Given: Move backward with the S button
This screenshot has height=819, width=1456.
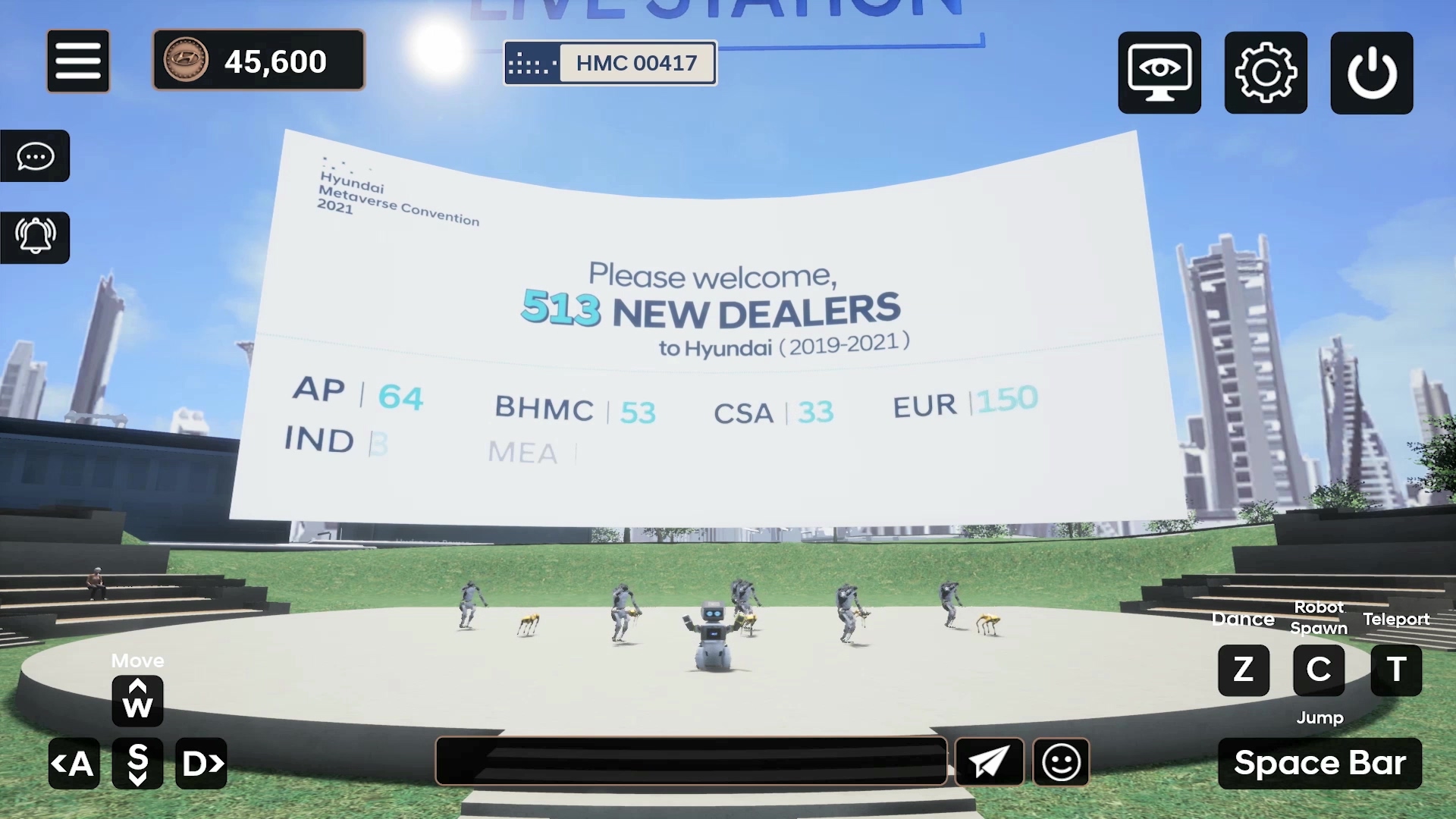Looking at the screenshot, I should 137,763.
